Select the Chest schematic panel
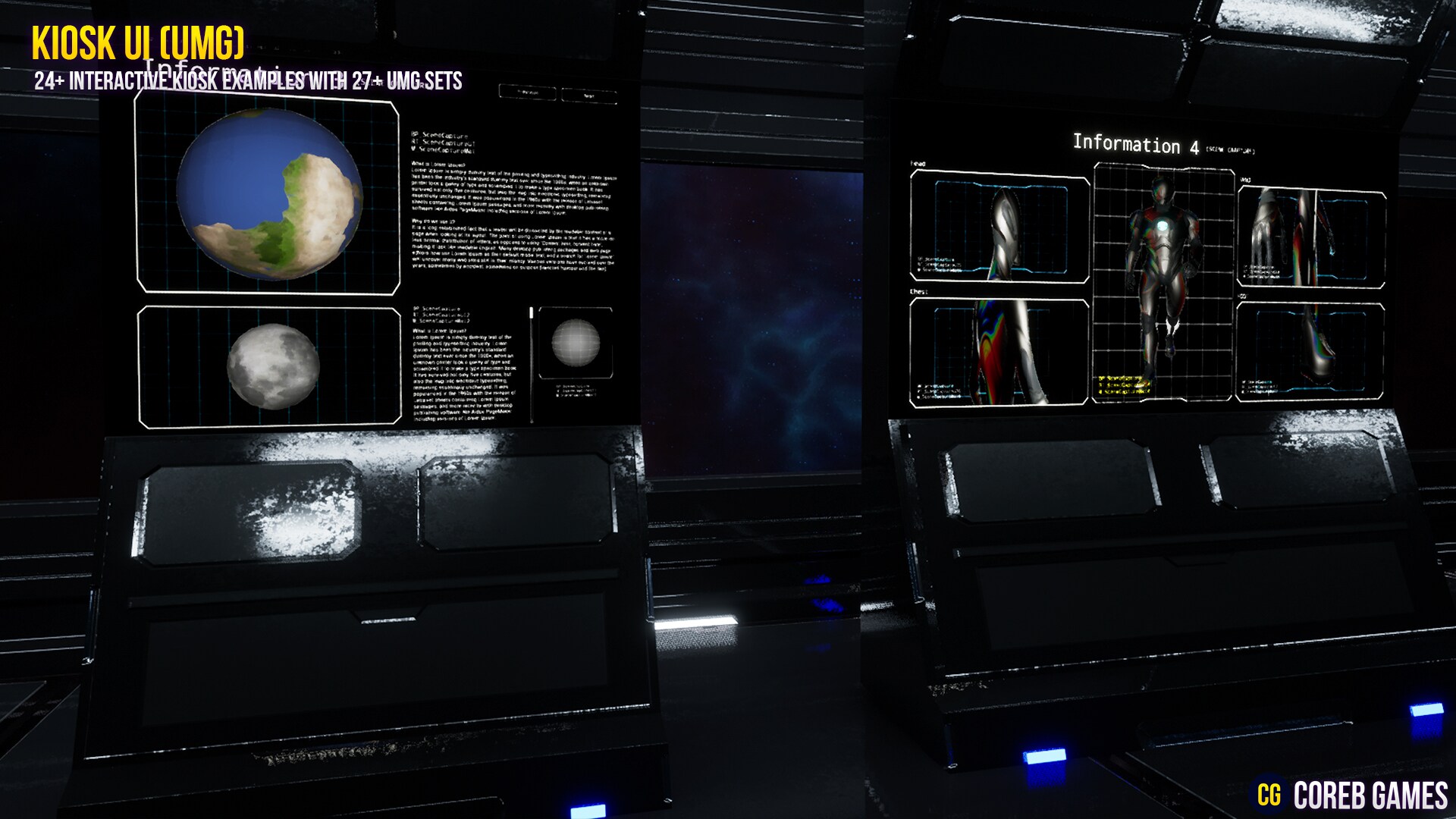The height and width of the screenshot is (819, 1456). click(1001, 353)
